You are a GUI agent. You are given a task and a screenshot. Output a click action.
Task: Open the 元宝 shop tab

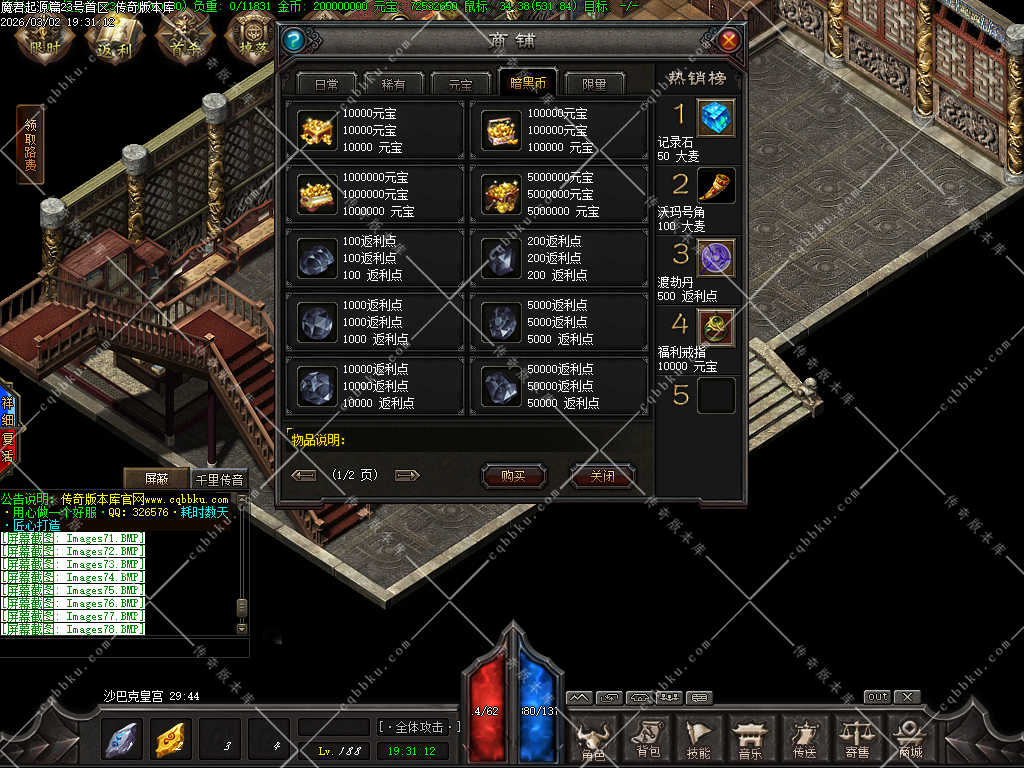460,84
